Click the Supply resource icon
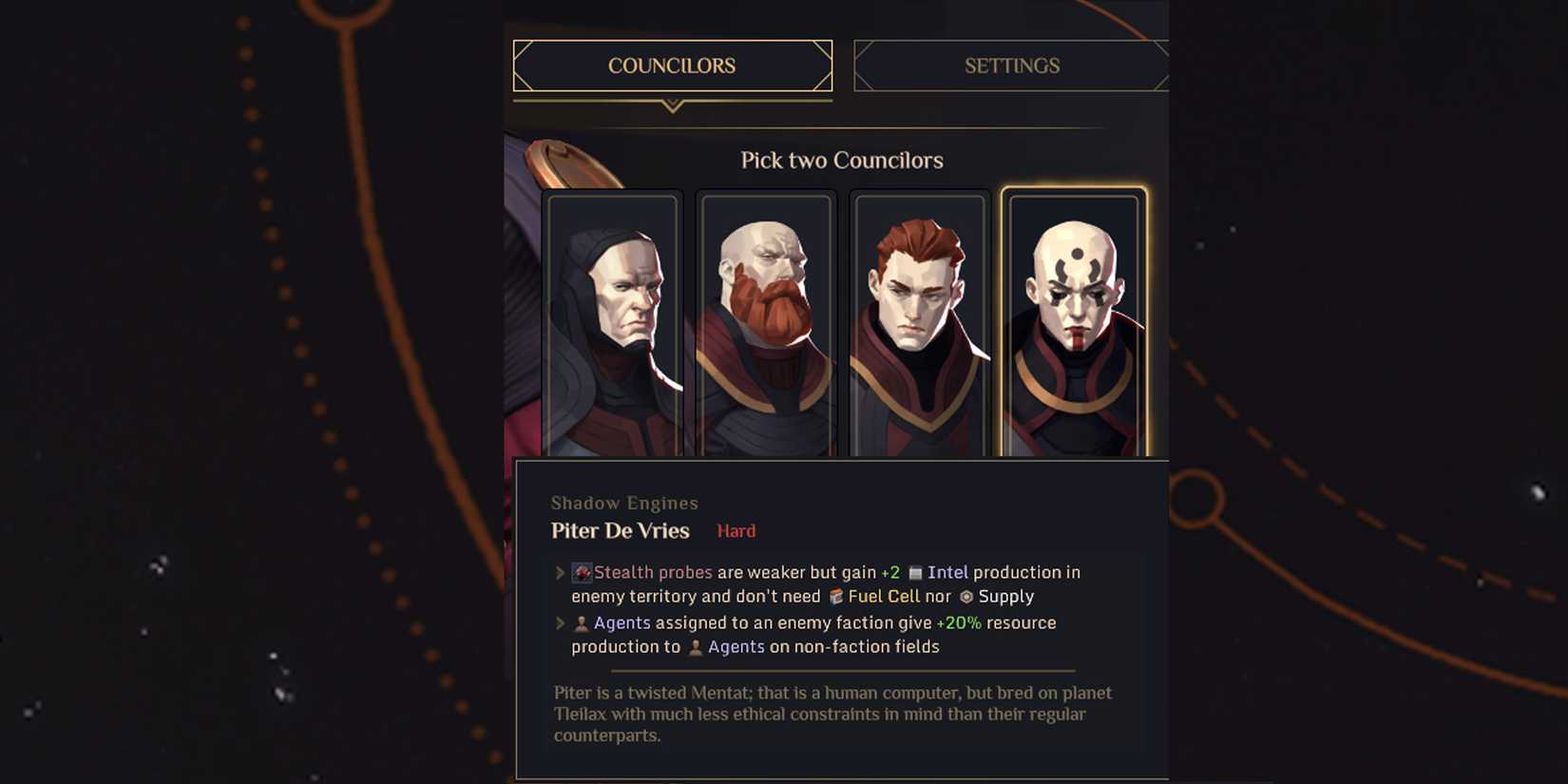Viewport: 1568px width, 784px height. pyautogui.click(x=966, y=597)
